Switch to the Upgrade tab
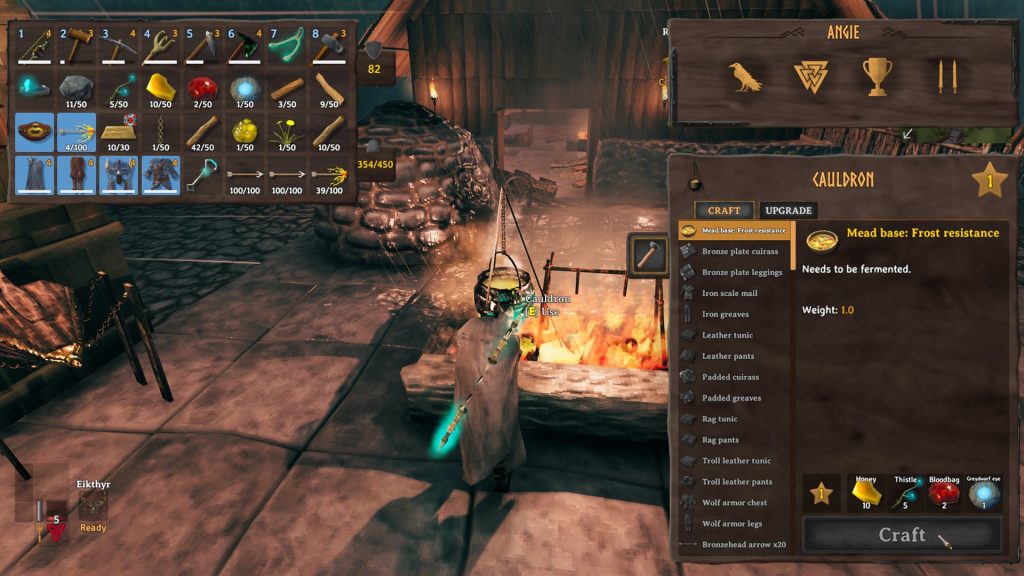Screen dimensions: 1024x576 click(x=788, y=210)
